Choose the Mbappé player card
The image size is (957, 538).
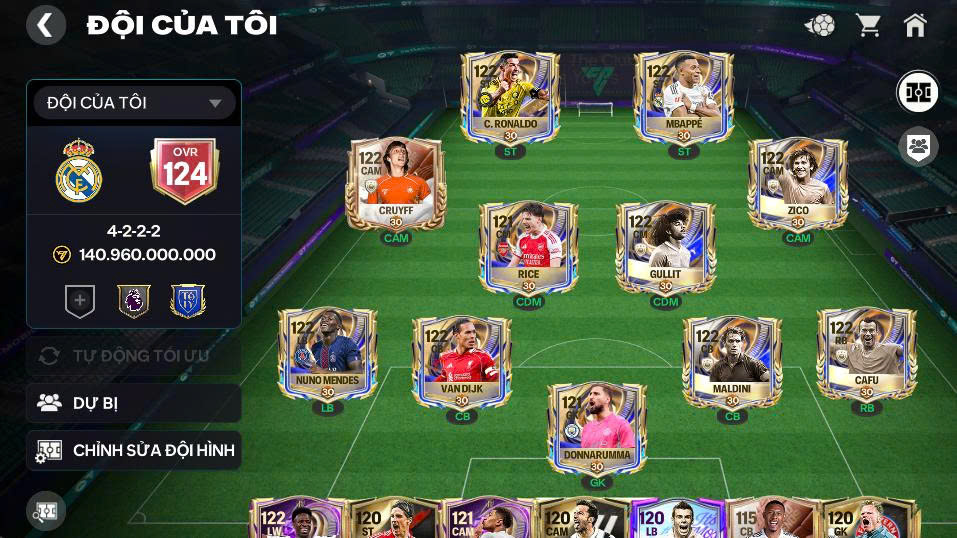[x=683, y=98]
